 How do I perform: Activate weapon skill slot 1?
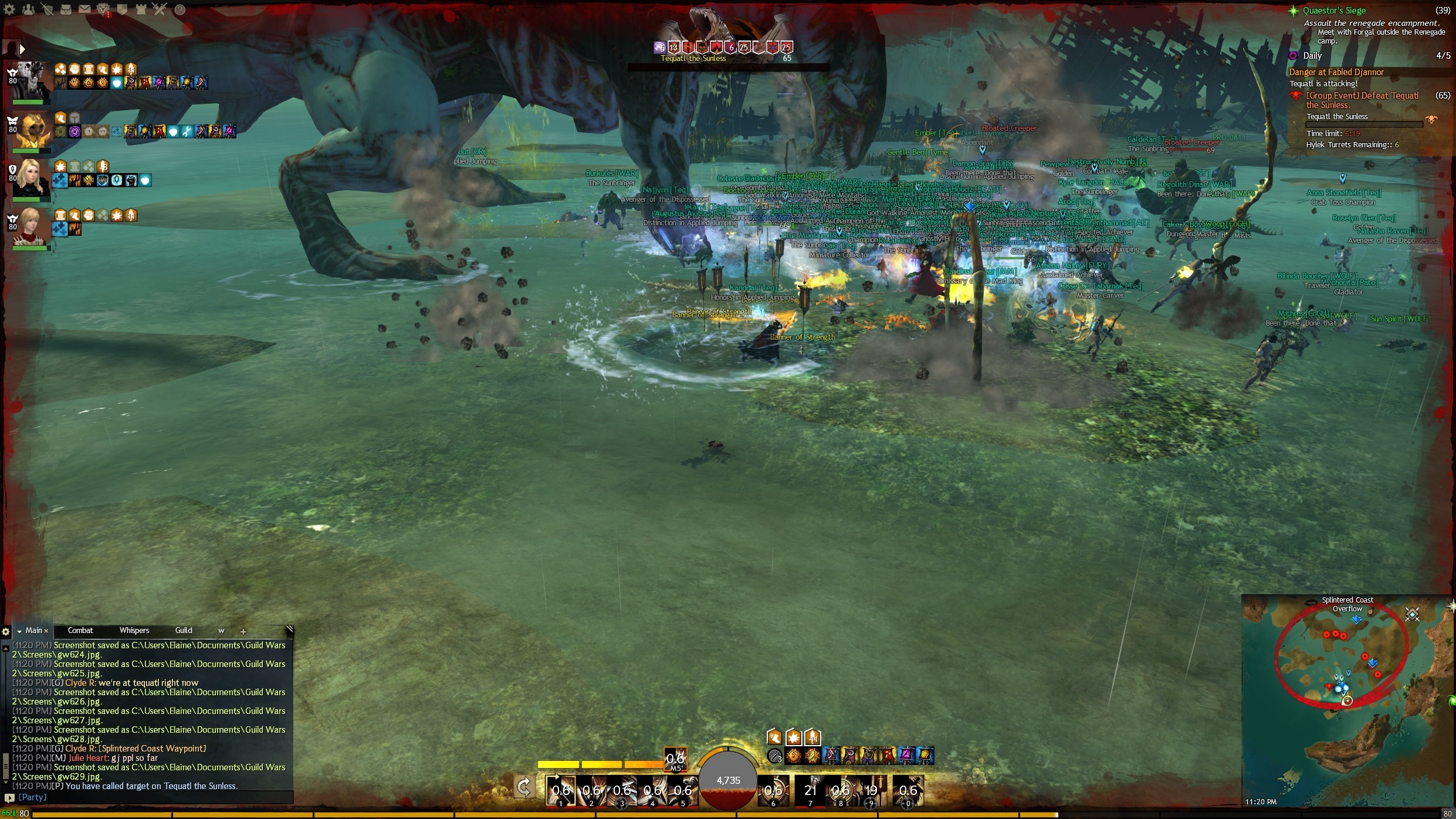561,790
